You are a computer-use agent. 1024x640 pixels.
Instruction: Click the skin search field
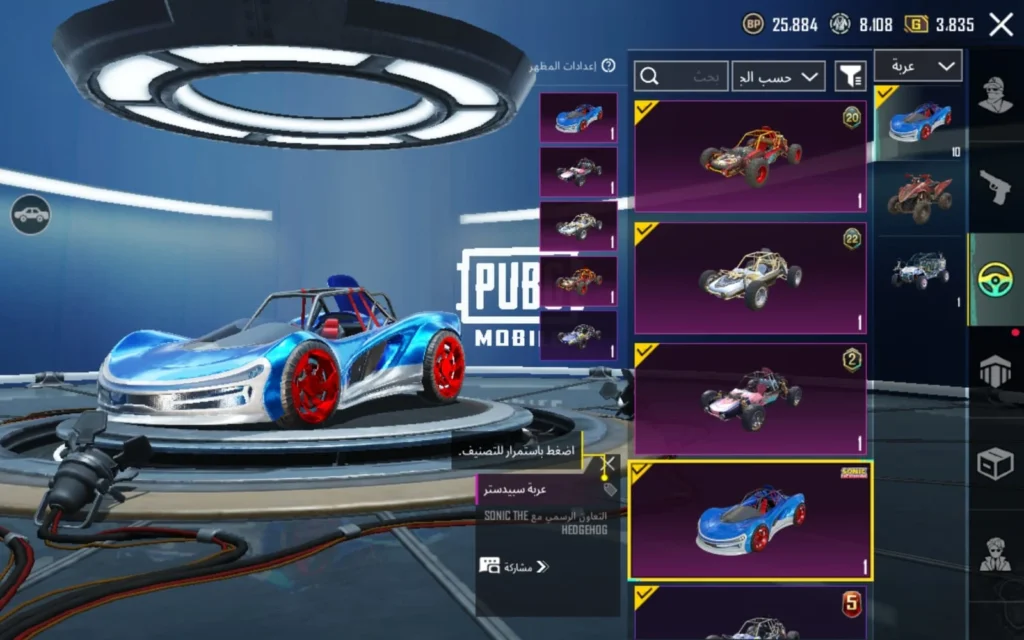[681, 75]
